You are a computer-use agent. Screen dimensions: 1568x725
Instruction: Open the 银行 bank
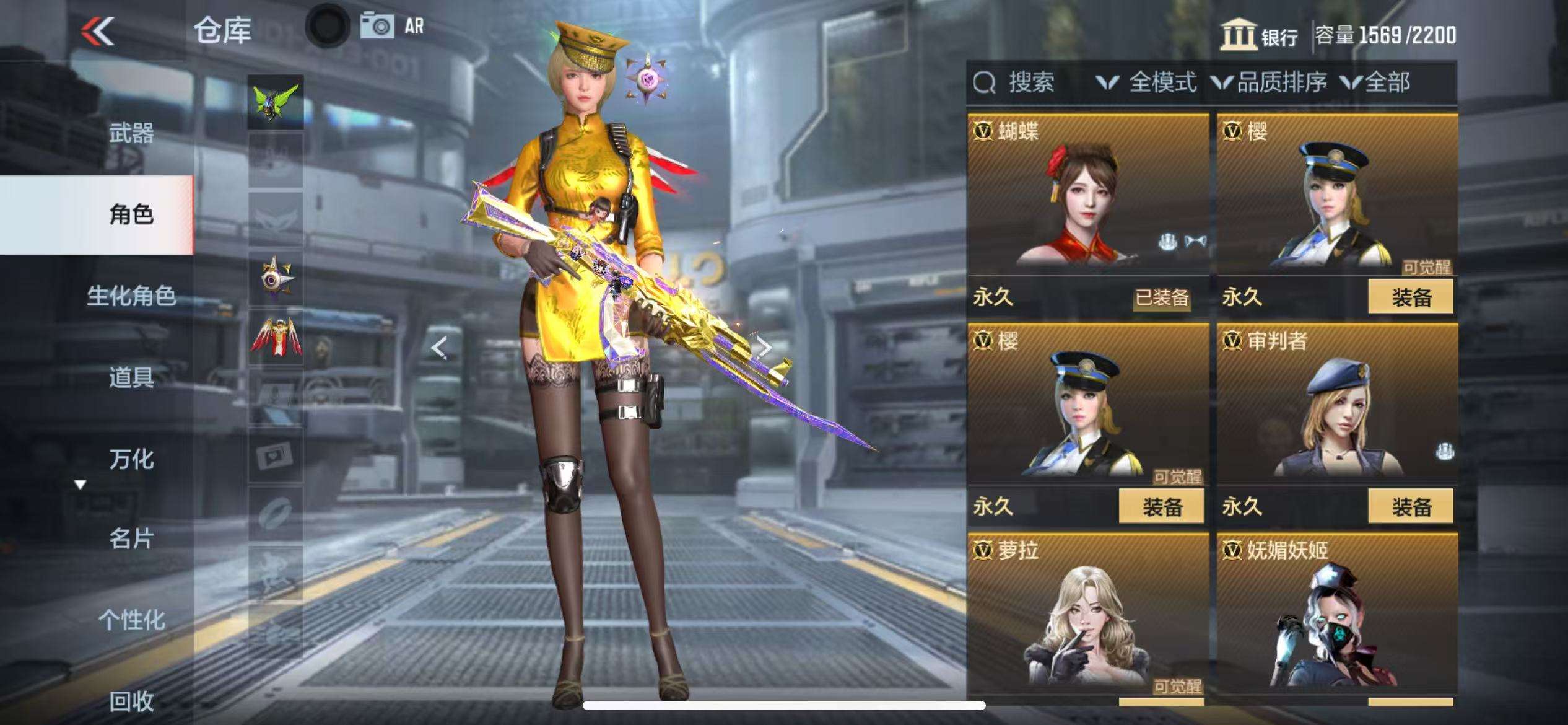click(x=1259, y=35)
